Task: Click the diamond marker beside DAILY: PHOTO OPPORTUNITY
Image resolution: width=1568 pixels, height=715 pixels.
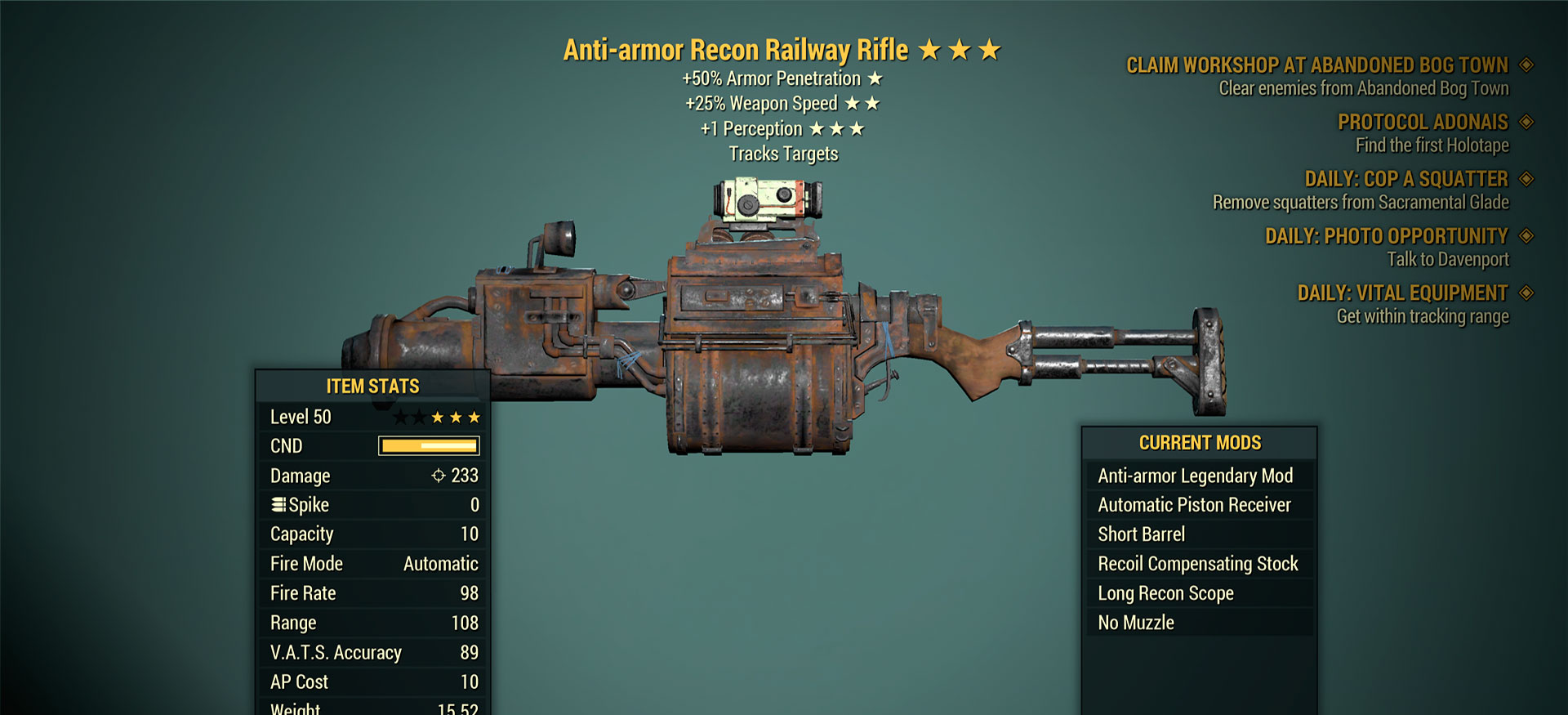Action: [x=1528, y=235]
